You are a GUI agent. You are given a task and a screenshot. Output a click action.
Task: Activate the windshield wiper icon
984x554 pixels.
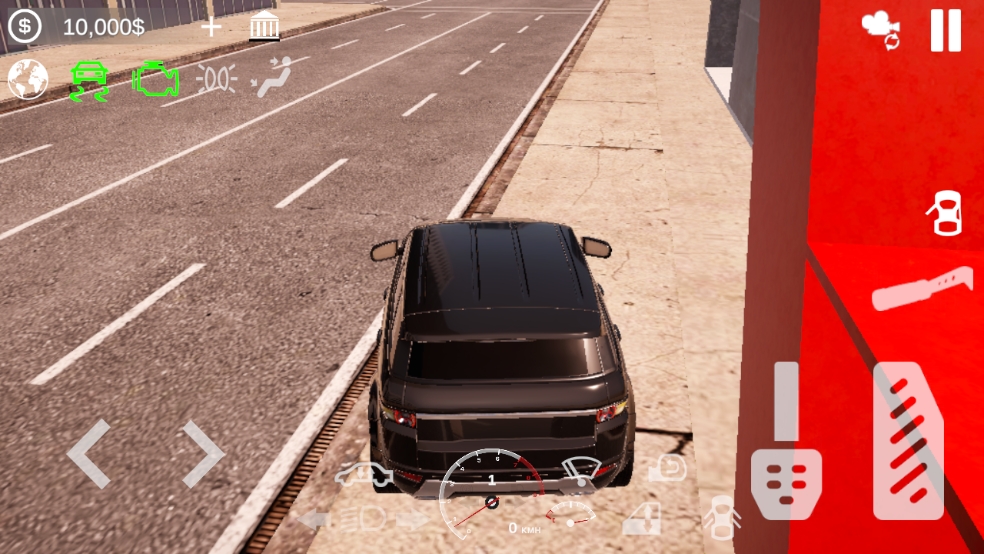click(582, 473)
